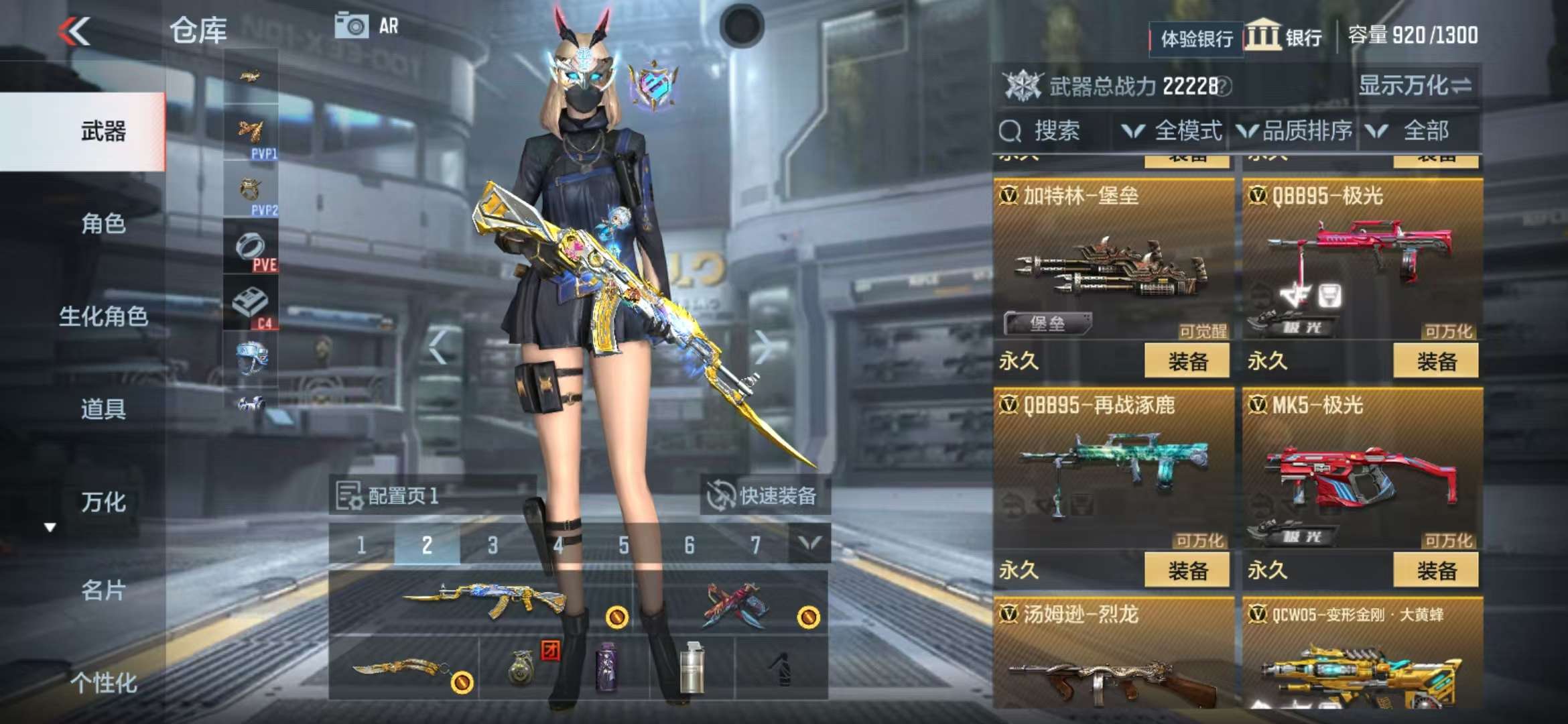Go back using the top-left arrow
1568x724 pixels.
[x=74, y=31]
